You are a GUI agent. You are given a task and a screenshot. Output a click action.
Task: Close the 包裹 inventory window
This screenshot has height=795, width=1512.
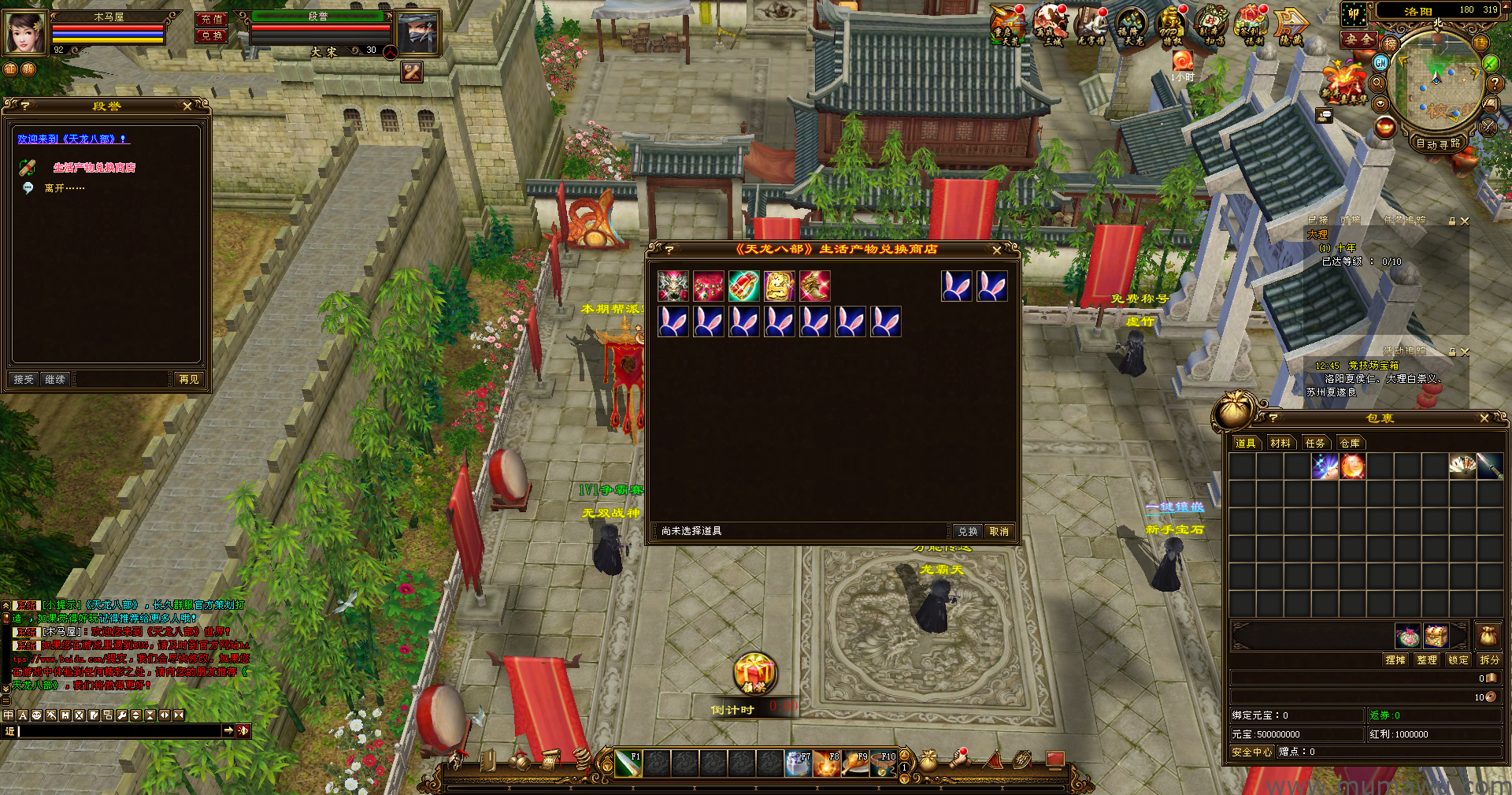point(1484,418)
